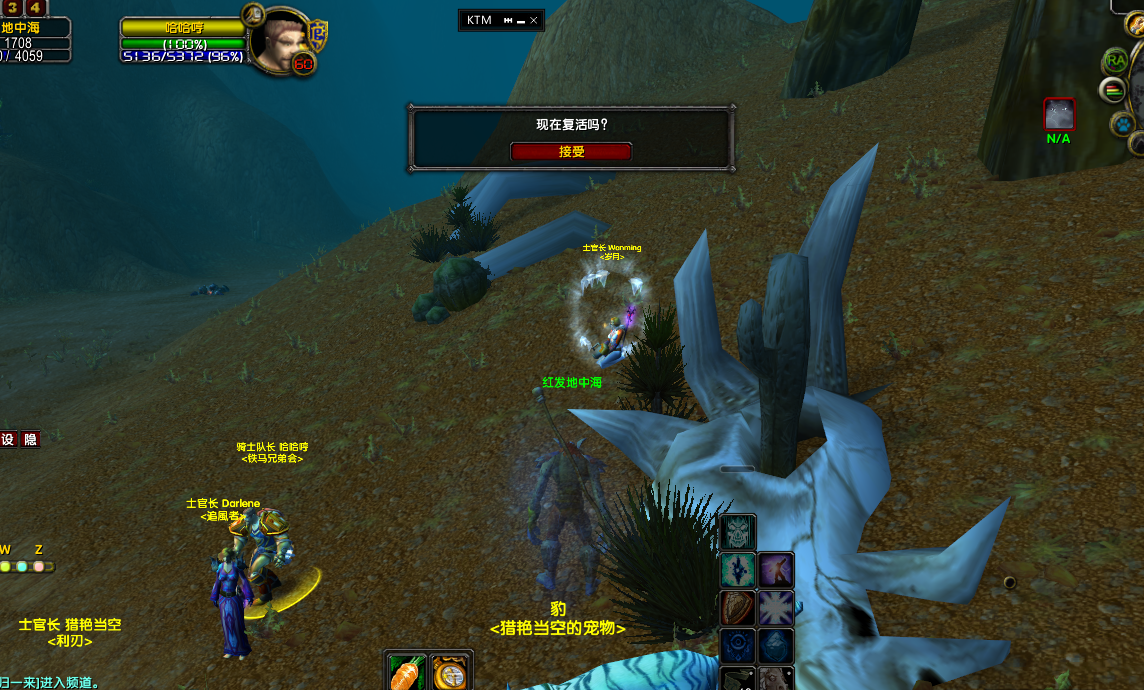Click the RA minimap button
Viewport: 1144px width, 690px height.
[x=1114, y=61]
